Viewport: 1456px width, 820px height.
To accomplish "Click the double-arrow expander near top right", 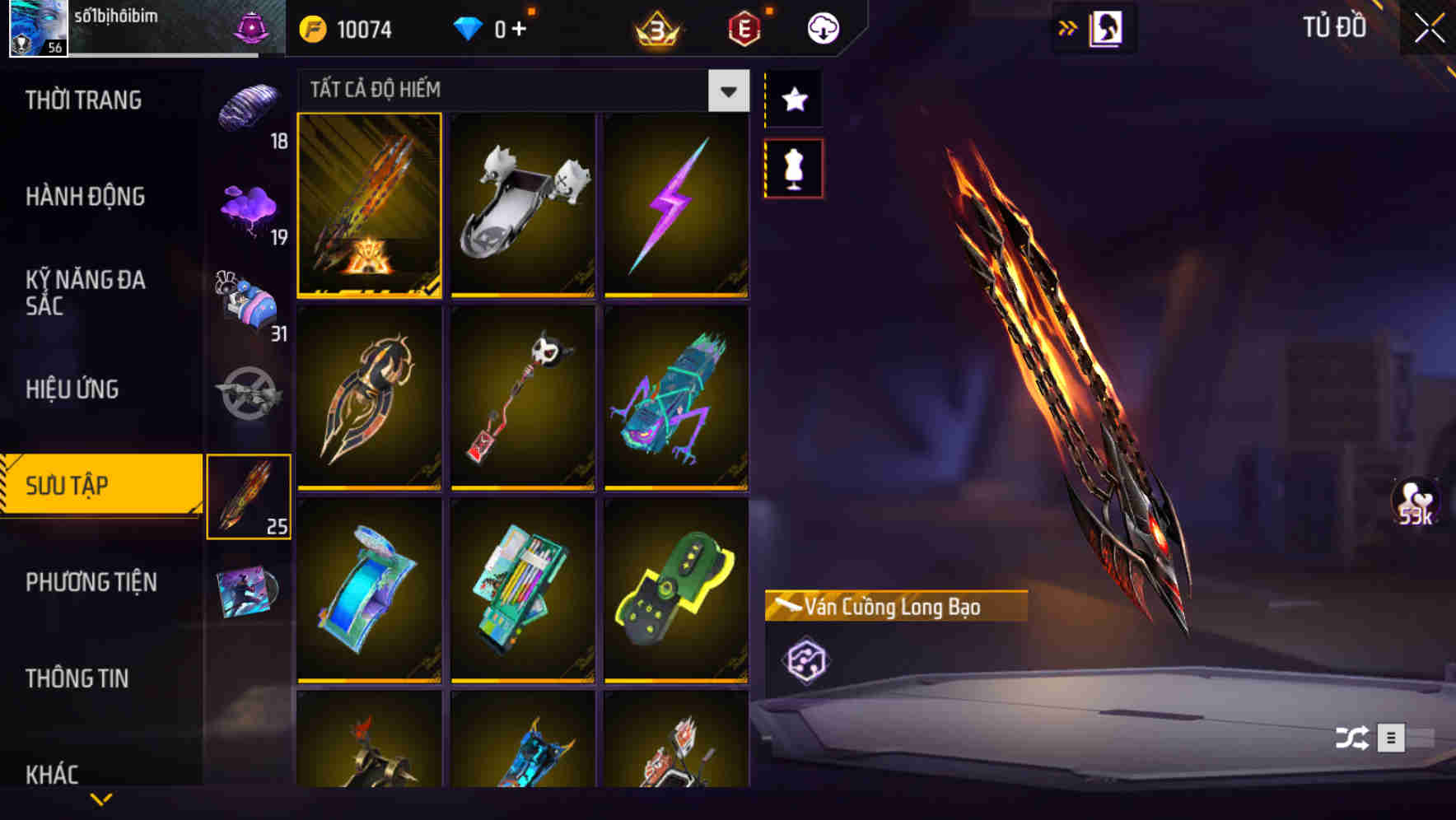I will click(x=1068, y=27).
